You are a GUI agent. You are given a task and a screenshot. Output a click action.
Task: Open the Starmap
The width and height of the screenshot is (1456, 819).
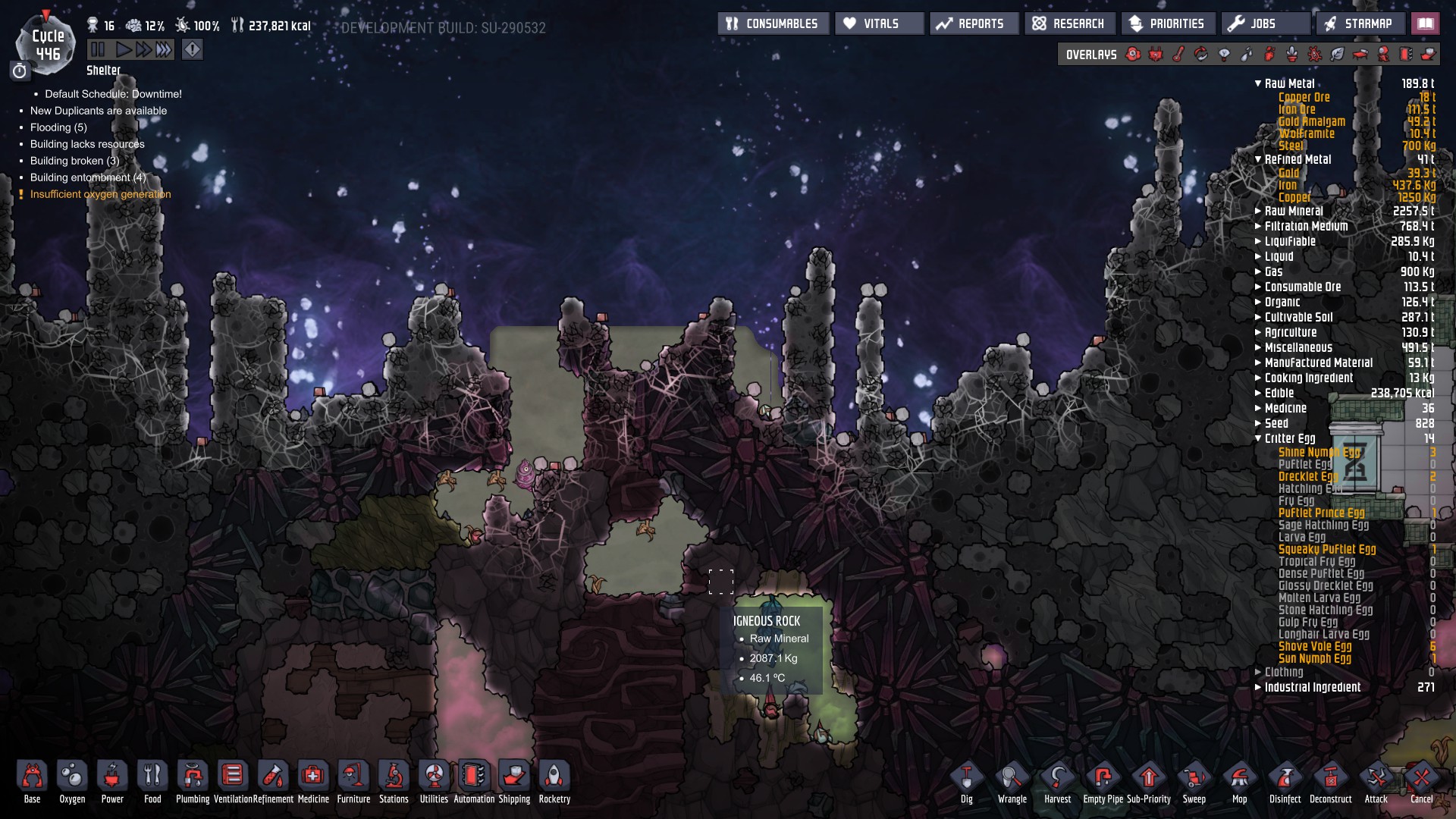pos(1359,24)
